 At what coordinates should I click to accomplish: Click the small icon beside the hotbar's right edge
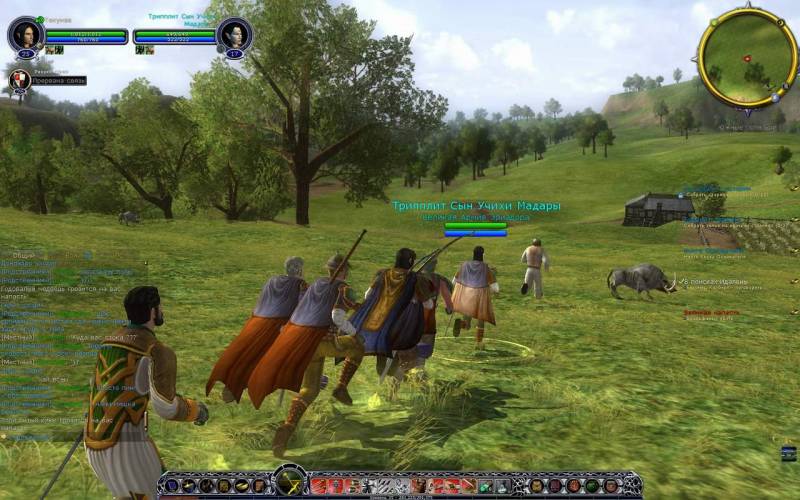tap(789, 453)
